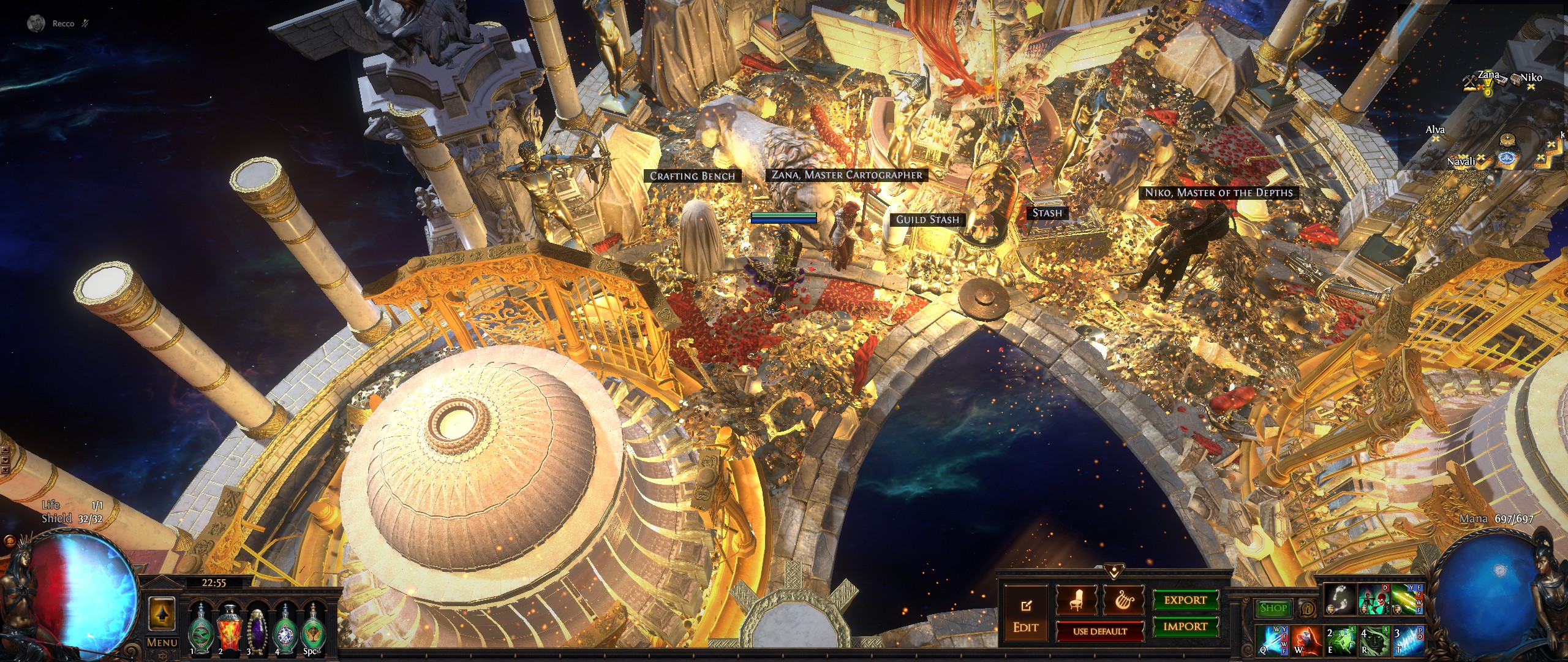Screen dimensions: 1568x662
Task: Open the harp music button
Action: coord(1123,601)
